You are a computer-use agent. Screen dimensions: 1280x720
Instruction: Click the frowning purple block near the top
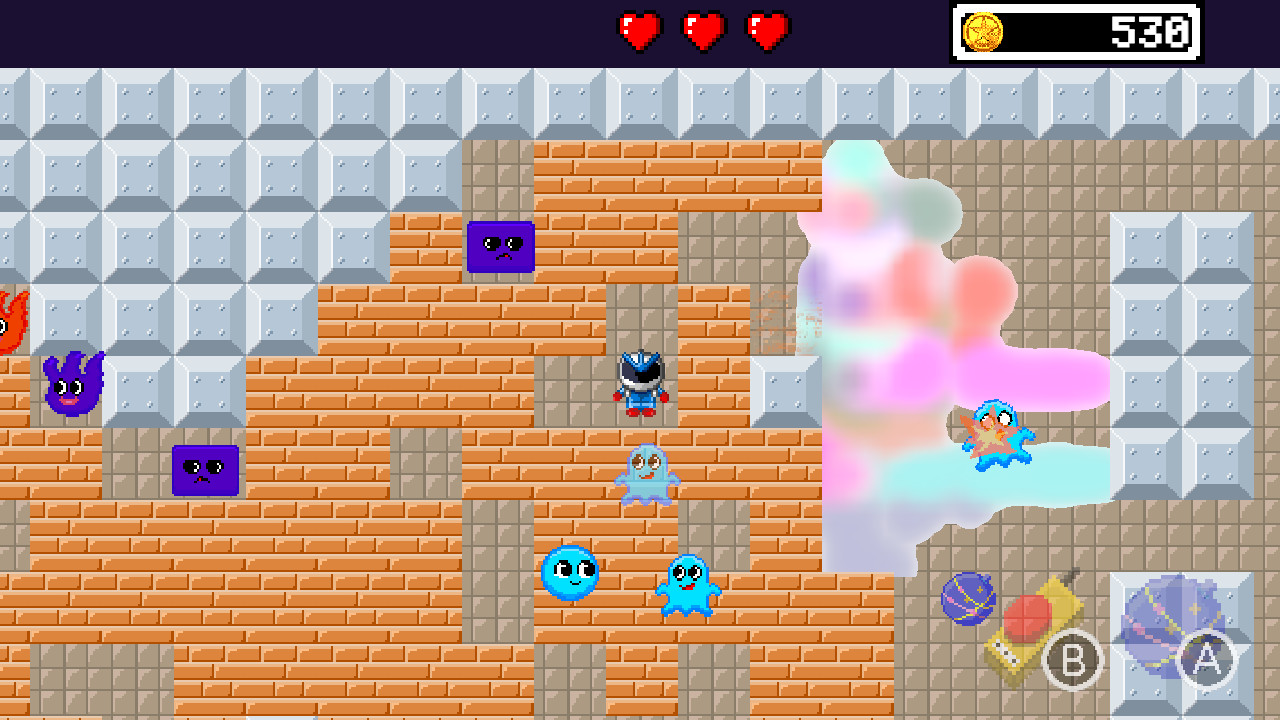pos(500,247)
